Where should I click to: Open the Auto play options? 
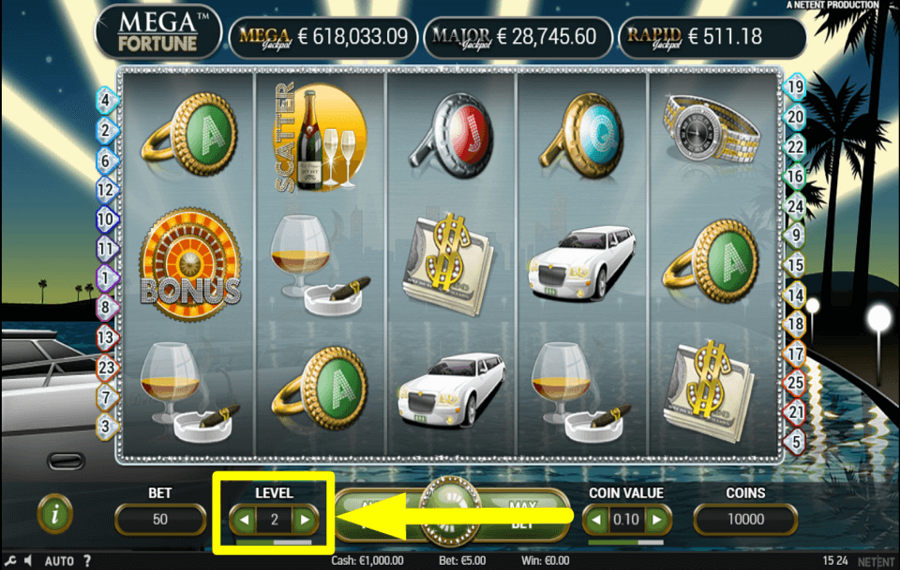pos(57,560)
